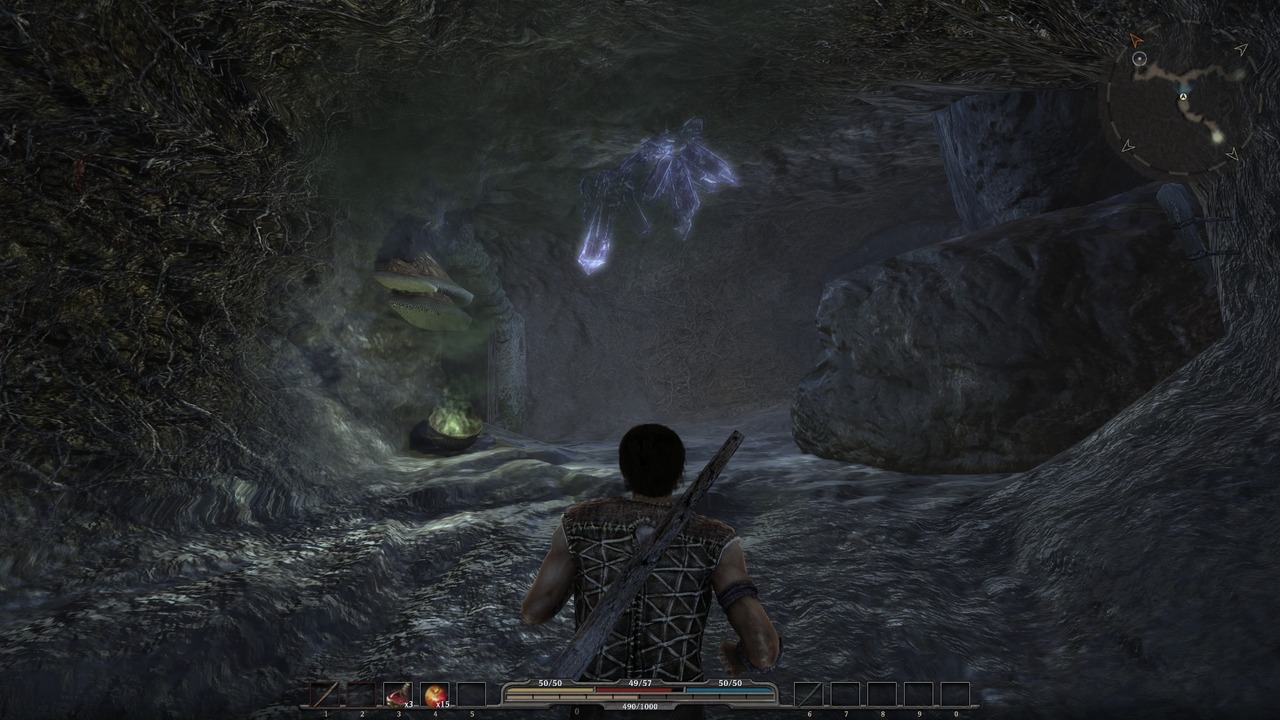1280x720 pixels.
Task: Use the red potion flask with x3 count
Action: (x=398, y=694)
